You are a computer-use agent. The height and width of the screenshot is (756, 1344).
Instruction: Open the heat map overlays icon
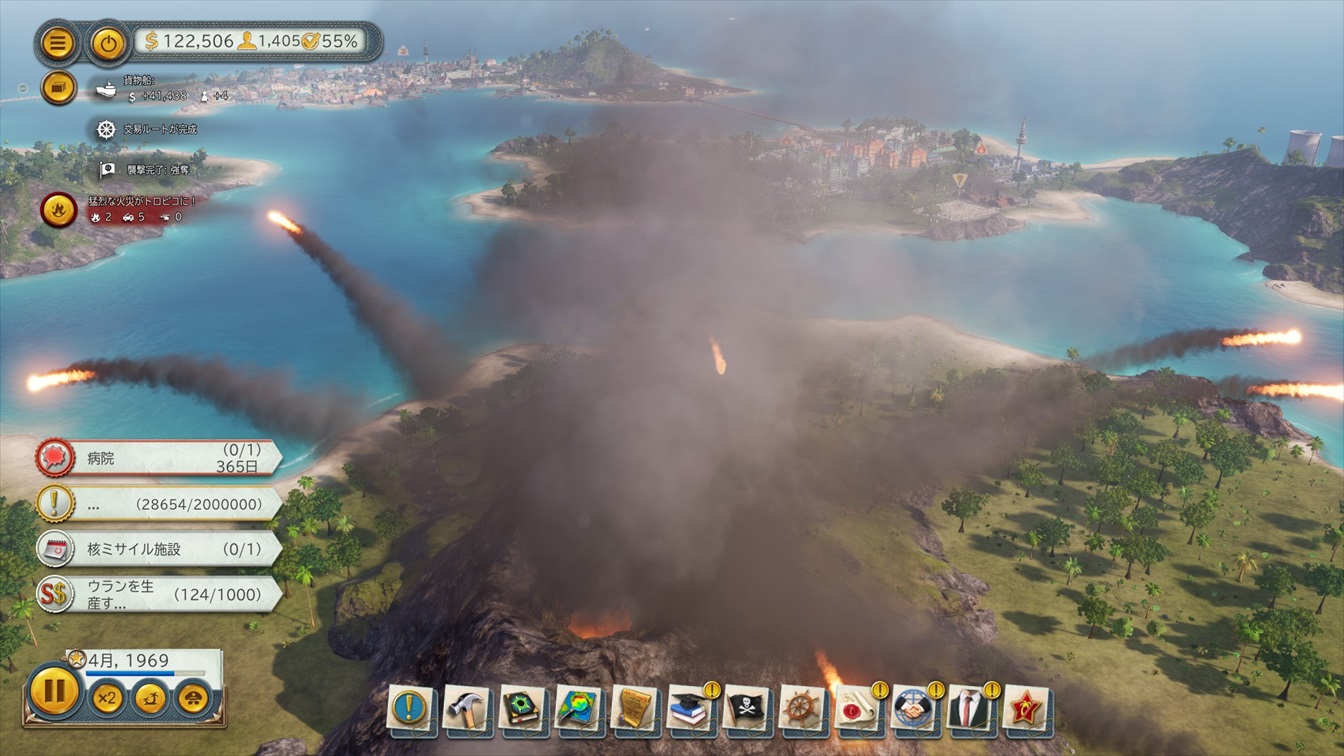click(578, 708)
